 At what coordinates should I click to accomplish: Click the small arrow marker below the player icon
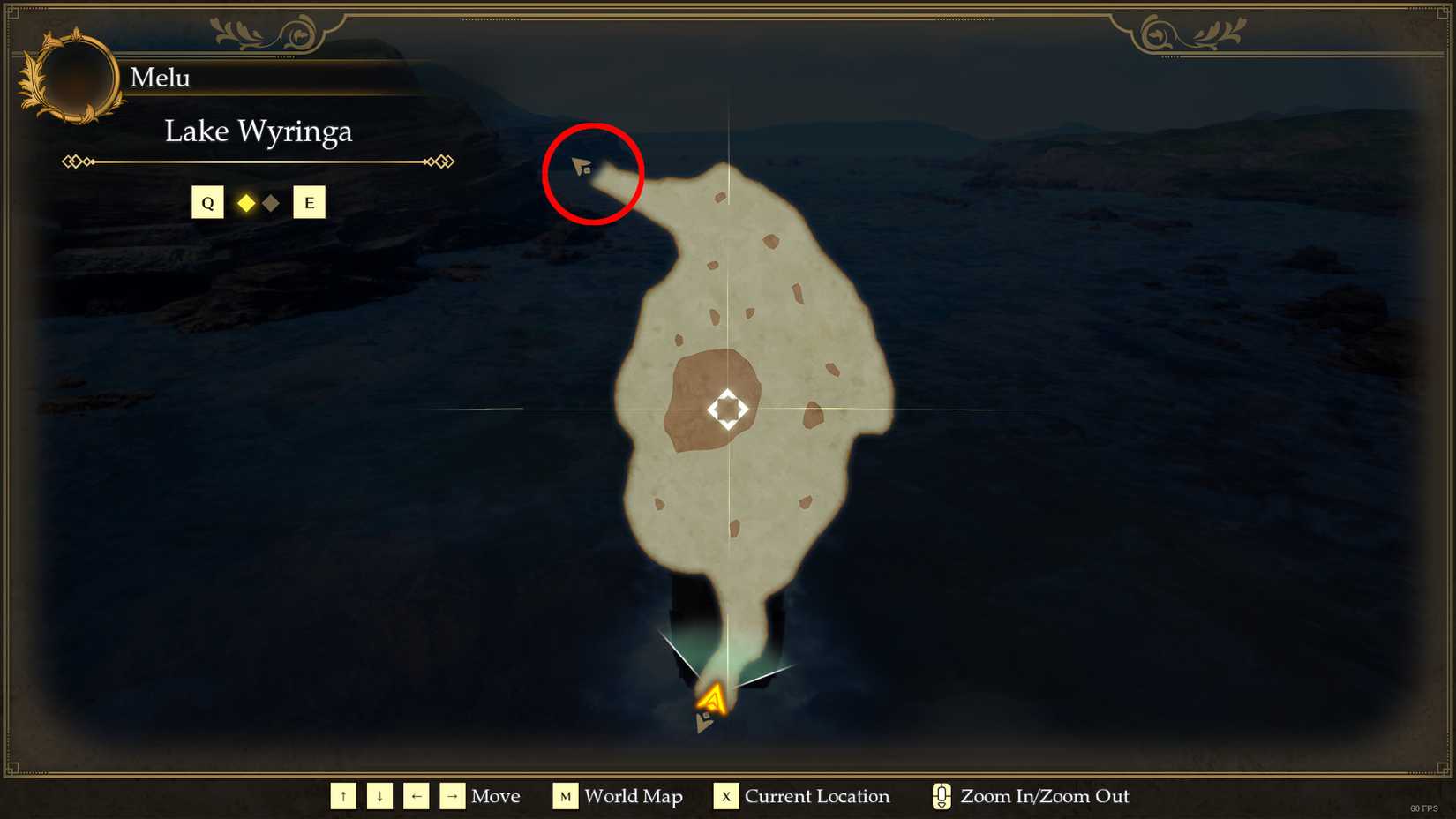705,723
